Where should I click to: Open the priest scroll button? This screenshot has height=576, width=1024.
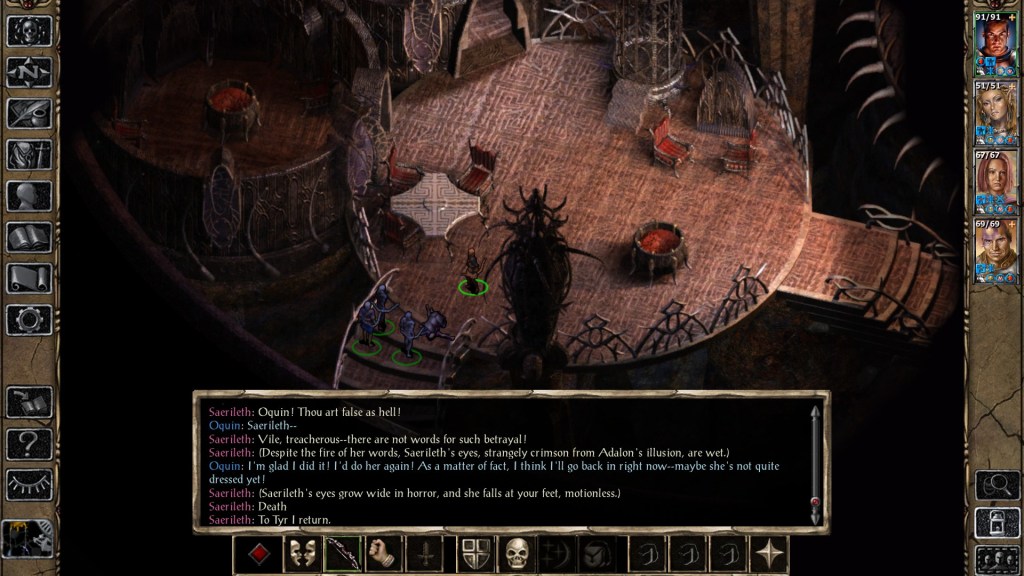(x=29, y=278)
